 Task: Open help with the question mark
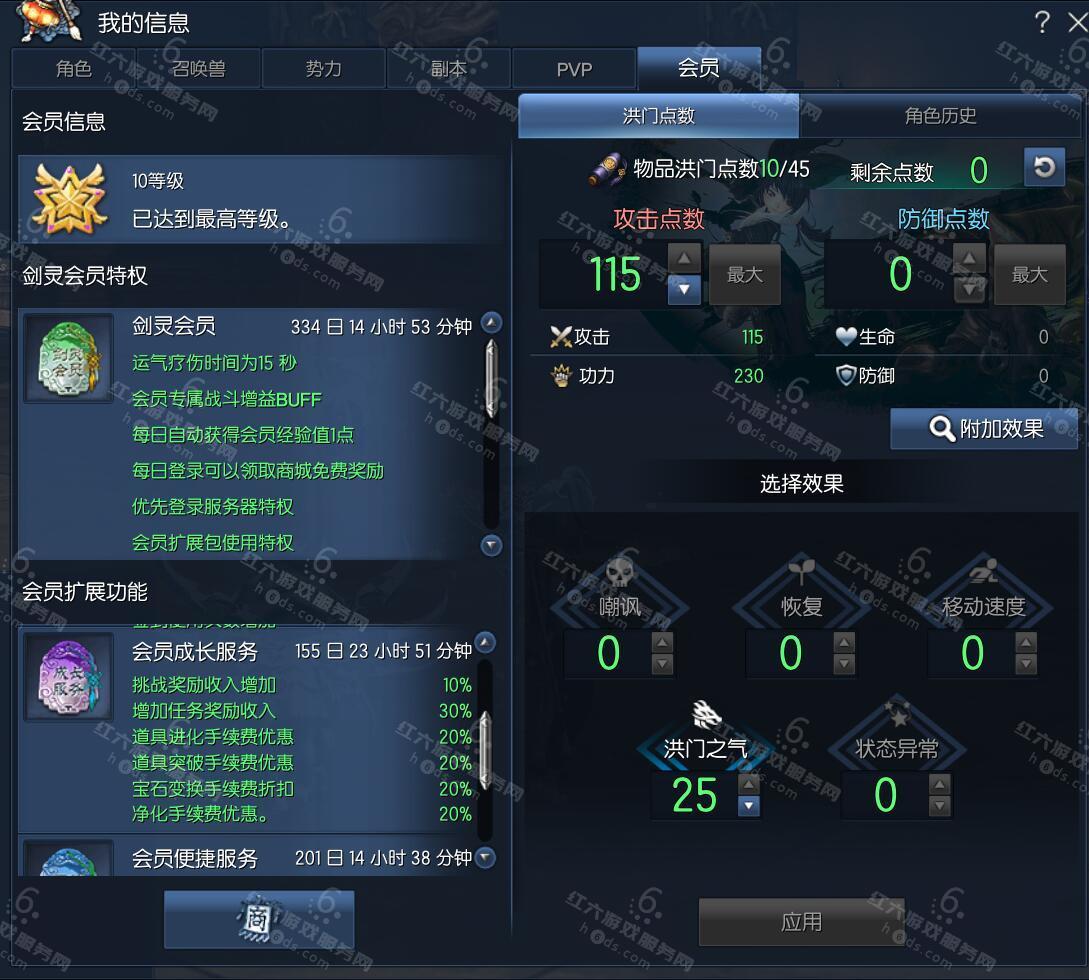[1042, 22]
